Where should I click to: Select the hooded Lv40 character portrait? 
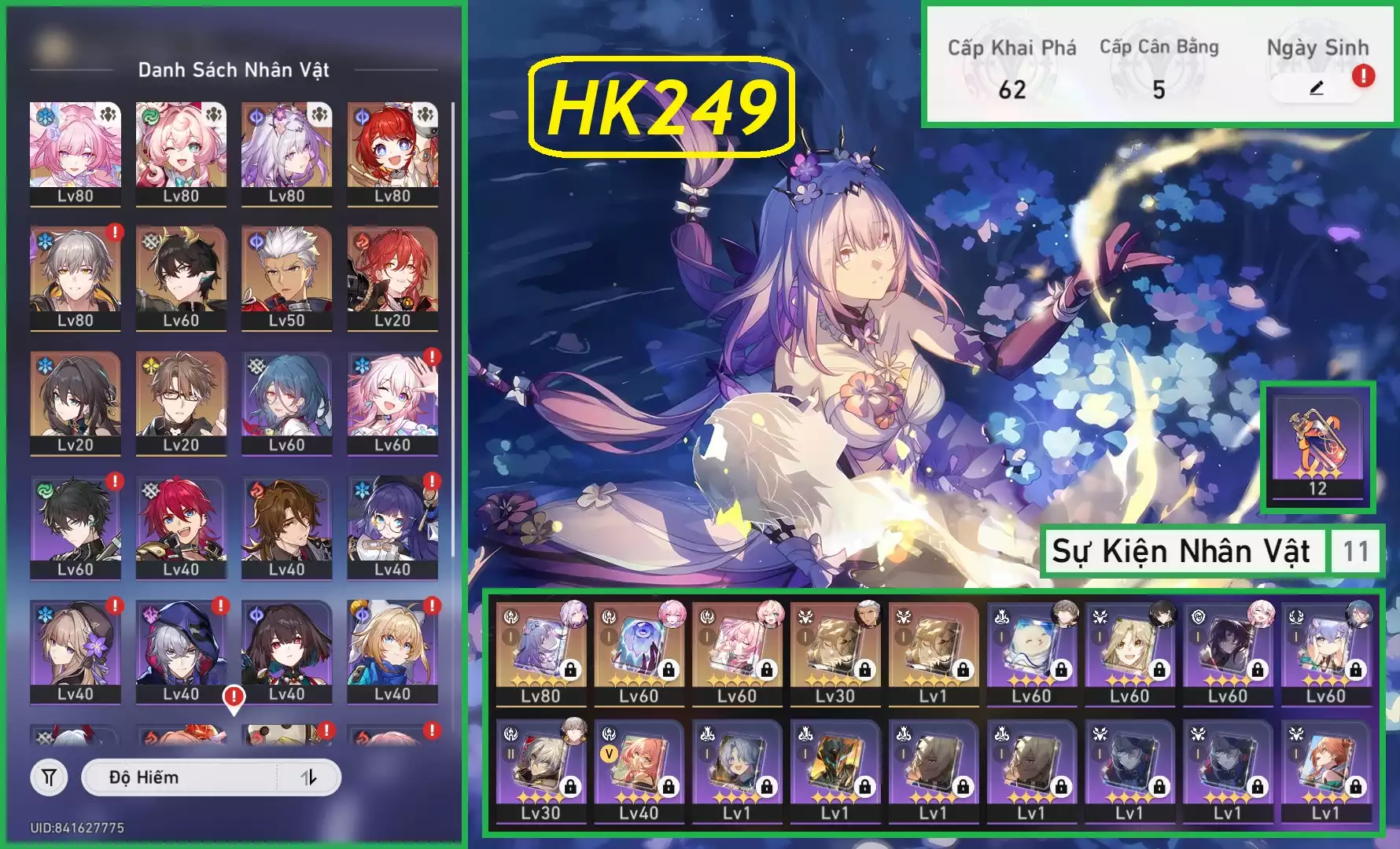point(181,650)
